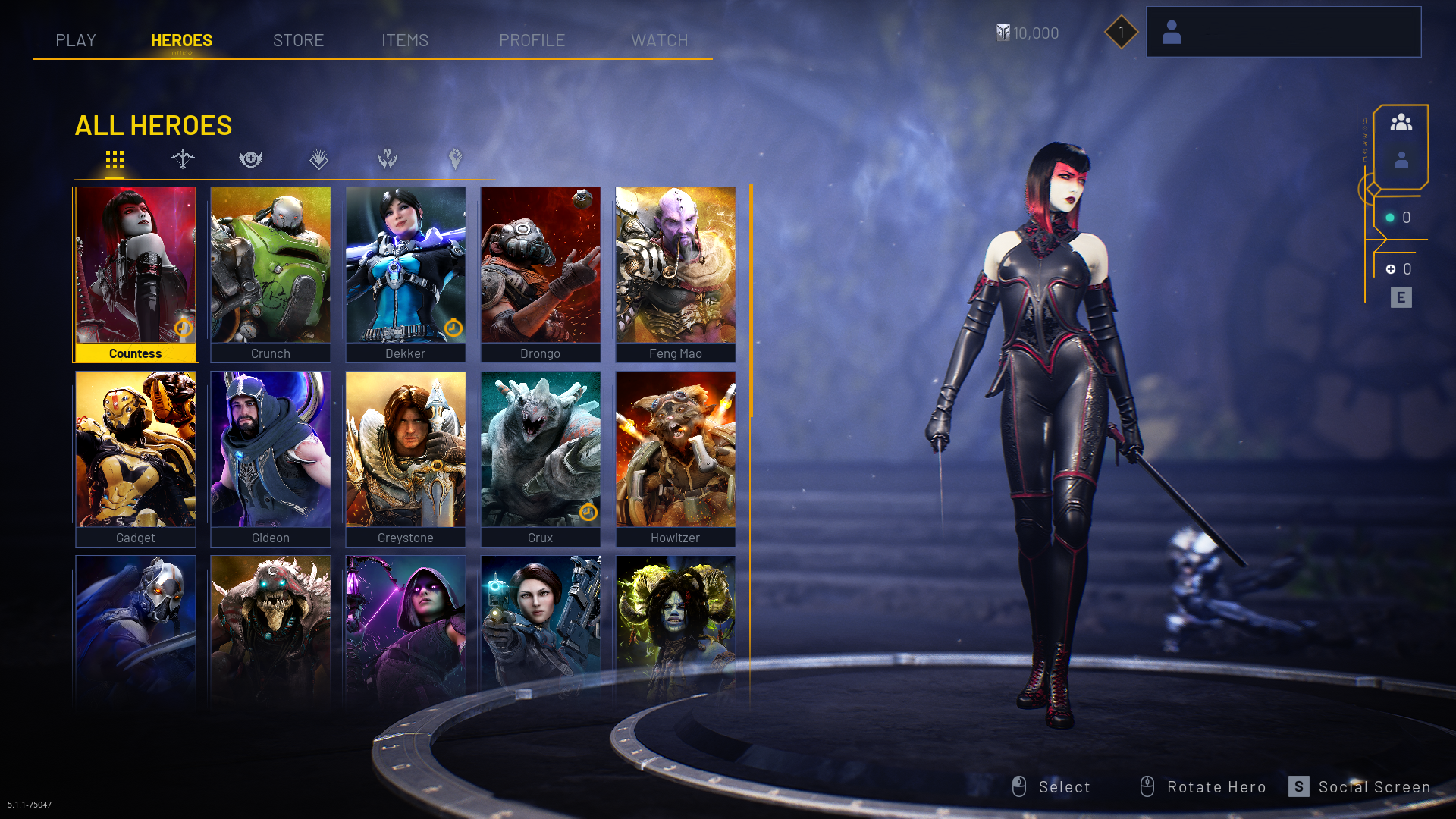Select the Gadget hero card
This screenshot has width=1456, height=819.
point(136,458)
